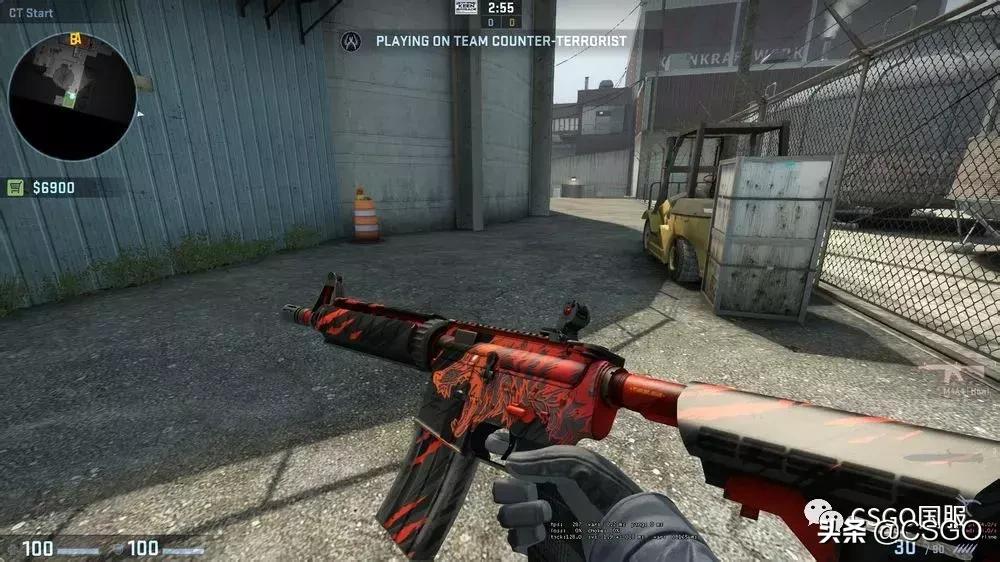Open the buy menu shopping cart icon

click(15, 187)
